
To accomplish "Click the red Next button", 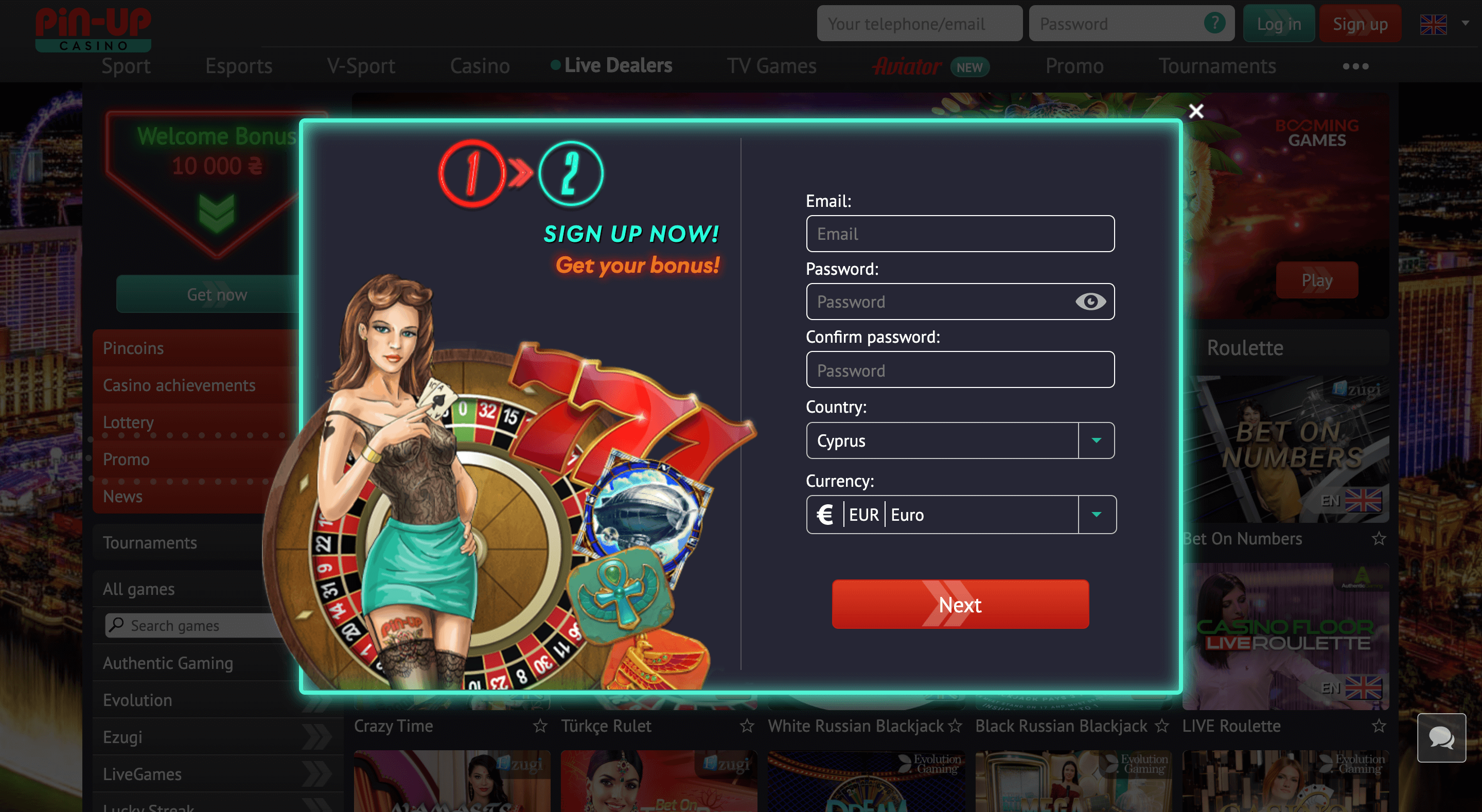I will 960,604.
